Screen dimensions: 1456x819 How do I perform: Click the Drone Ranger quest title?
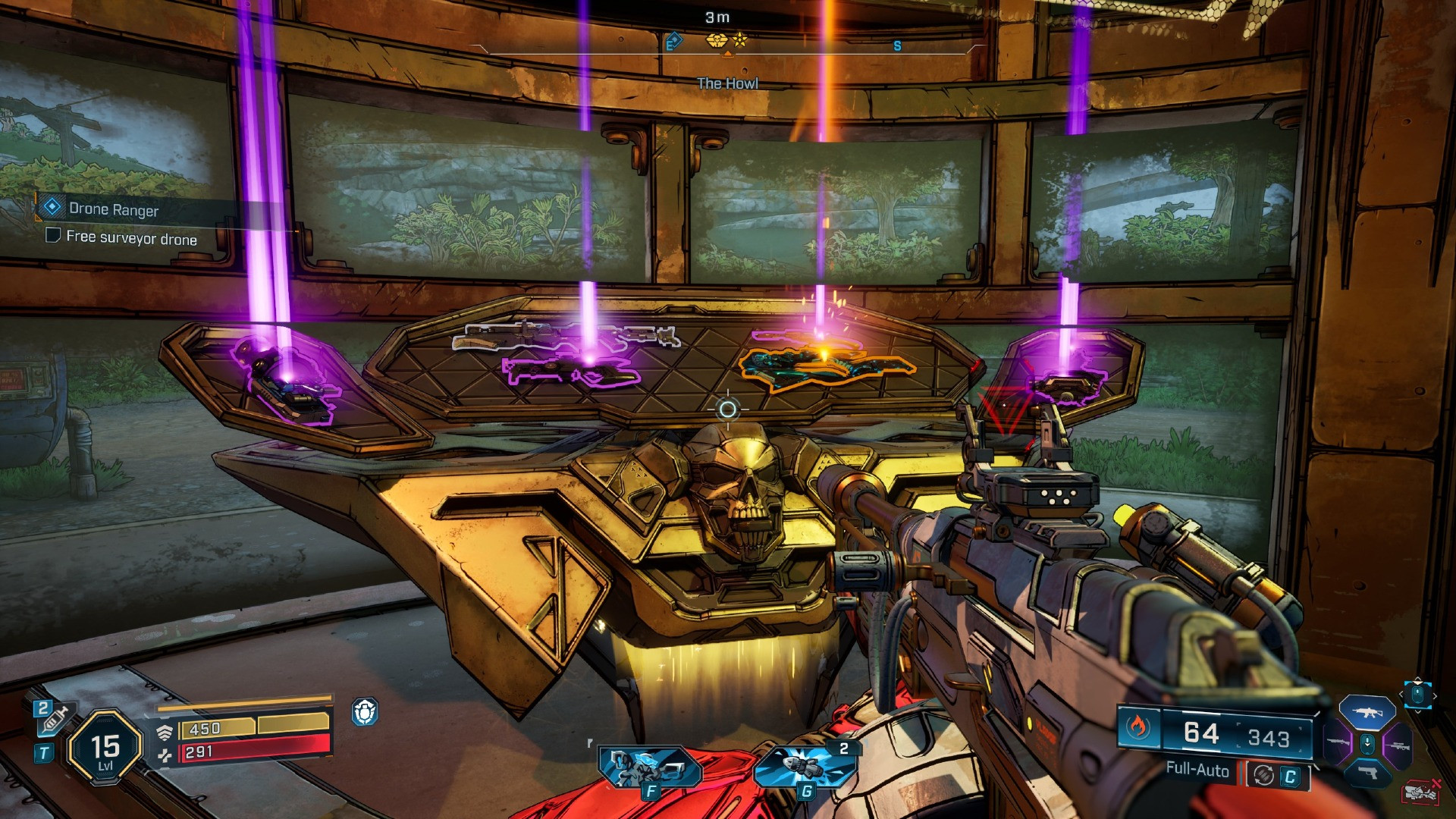[x=112, y=210]
